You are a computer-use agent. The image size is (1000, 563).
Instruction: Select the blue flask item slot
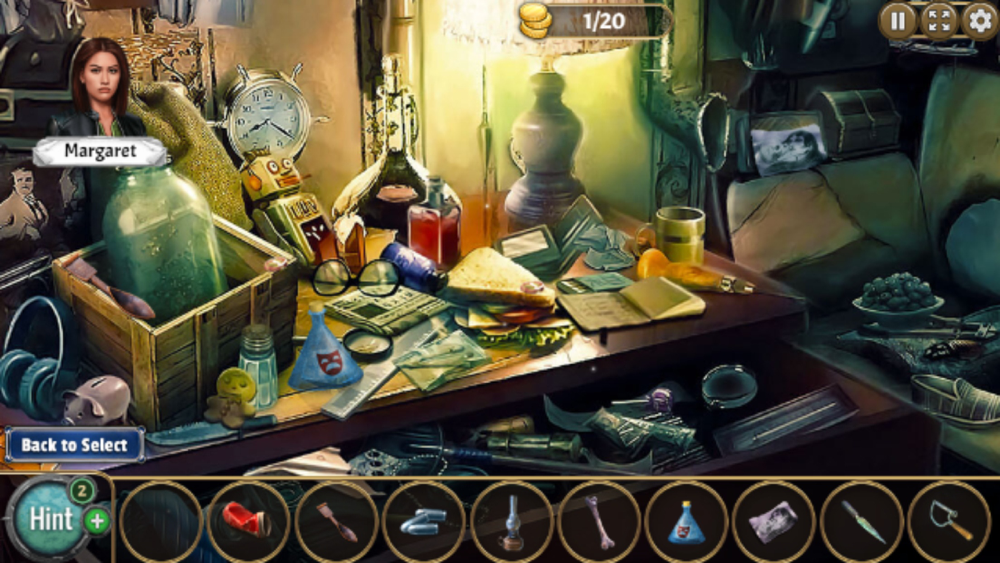click(x=686, y=522)
